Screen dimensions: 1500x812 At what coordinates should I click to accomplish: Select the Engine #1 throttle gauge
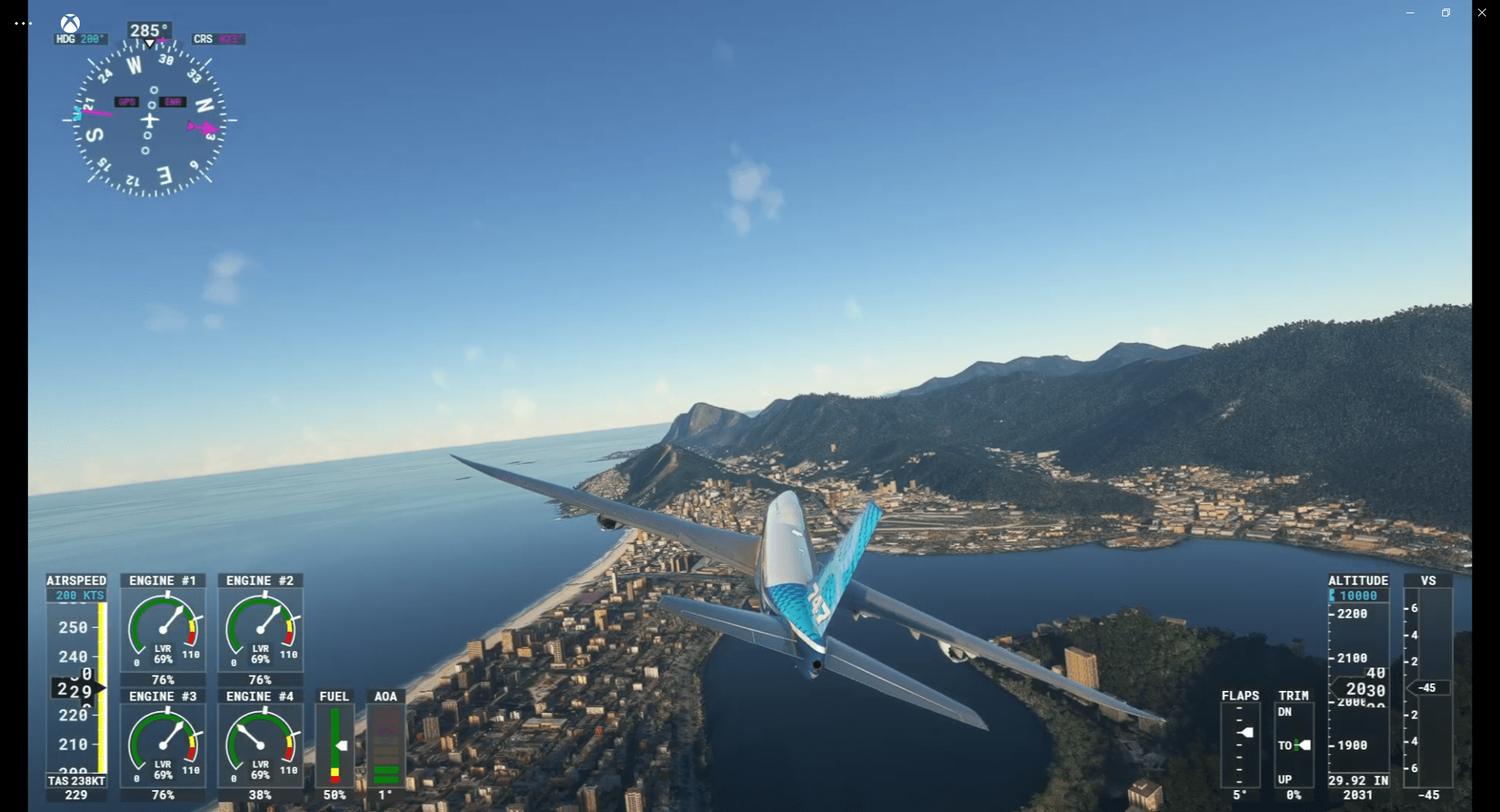(162, 629)
